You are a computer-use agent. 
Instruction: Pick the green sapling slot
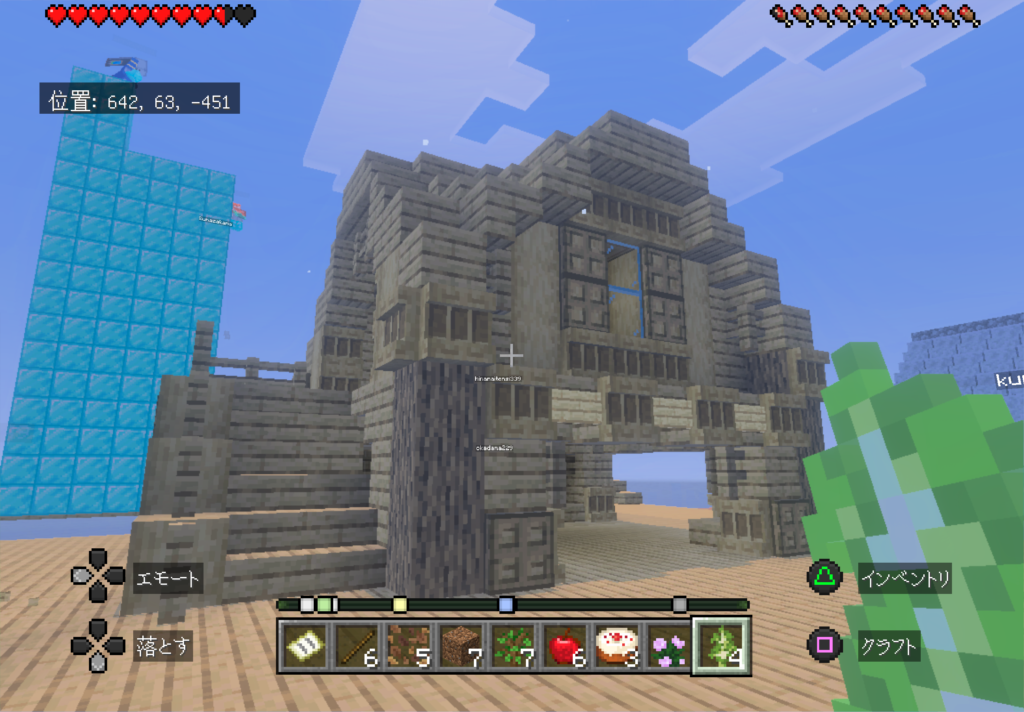tap(514, 647)
